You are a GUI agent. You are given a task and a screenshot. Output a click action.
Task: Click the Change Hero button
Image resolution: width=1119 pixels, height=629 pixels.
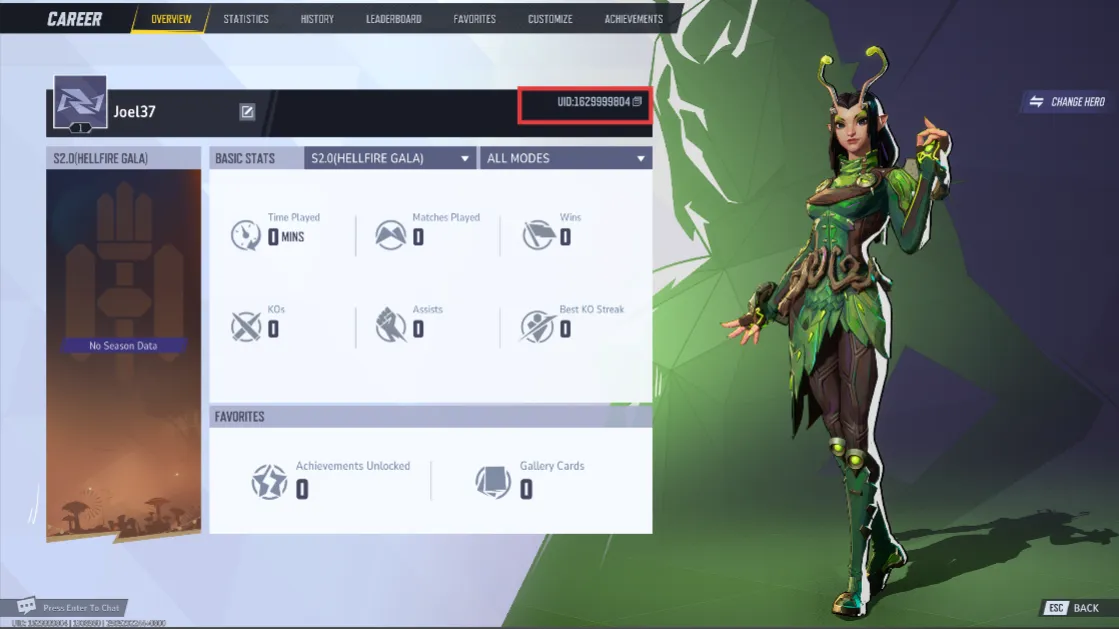pos(1067,102)
